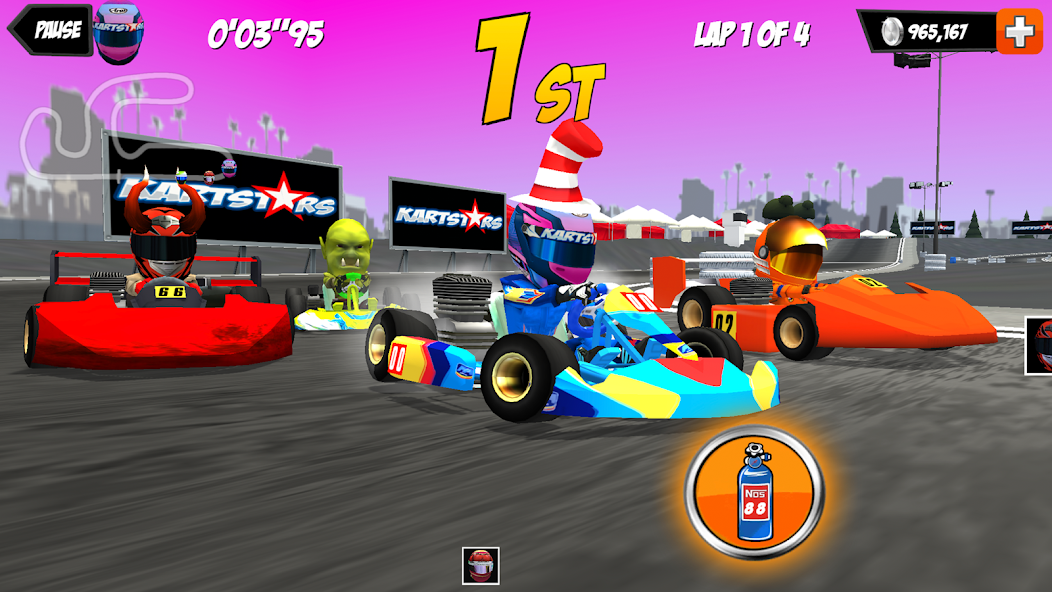Activate the NOS 88 nitro boost
Screen dimensions: 1052x592
(x=754, y=493)
